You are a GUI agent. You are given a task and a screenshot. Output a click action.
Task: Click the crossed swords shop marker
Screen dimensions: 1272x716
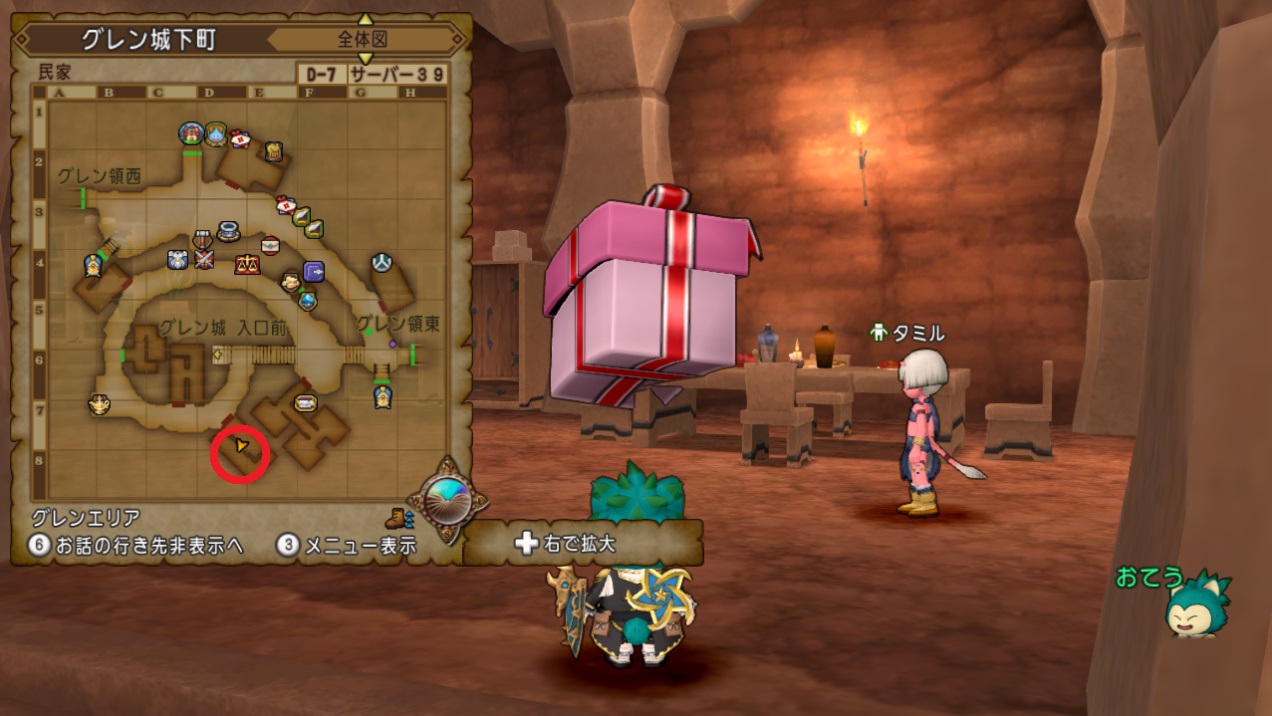click(205, 258)
